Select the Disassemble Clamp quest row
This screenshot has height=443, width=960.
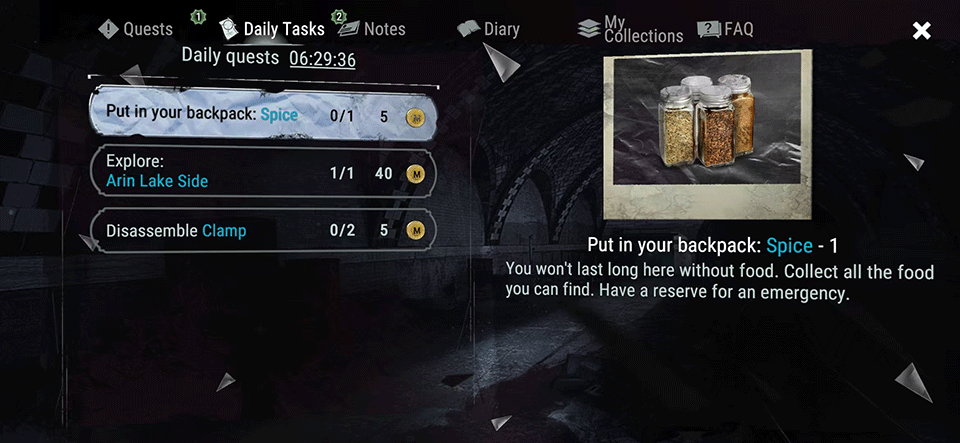coord(262,231)
